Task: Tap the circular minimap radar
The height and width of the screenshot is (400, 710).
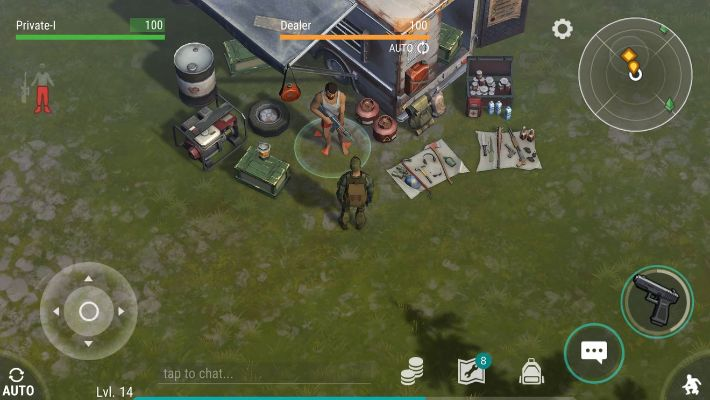Action: 634,74
